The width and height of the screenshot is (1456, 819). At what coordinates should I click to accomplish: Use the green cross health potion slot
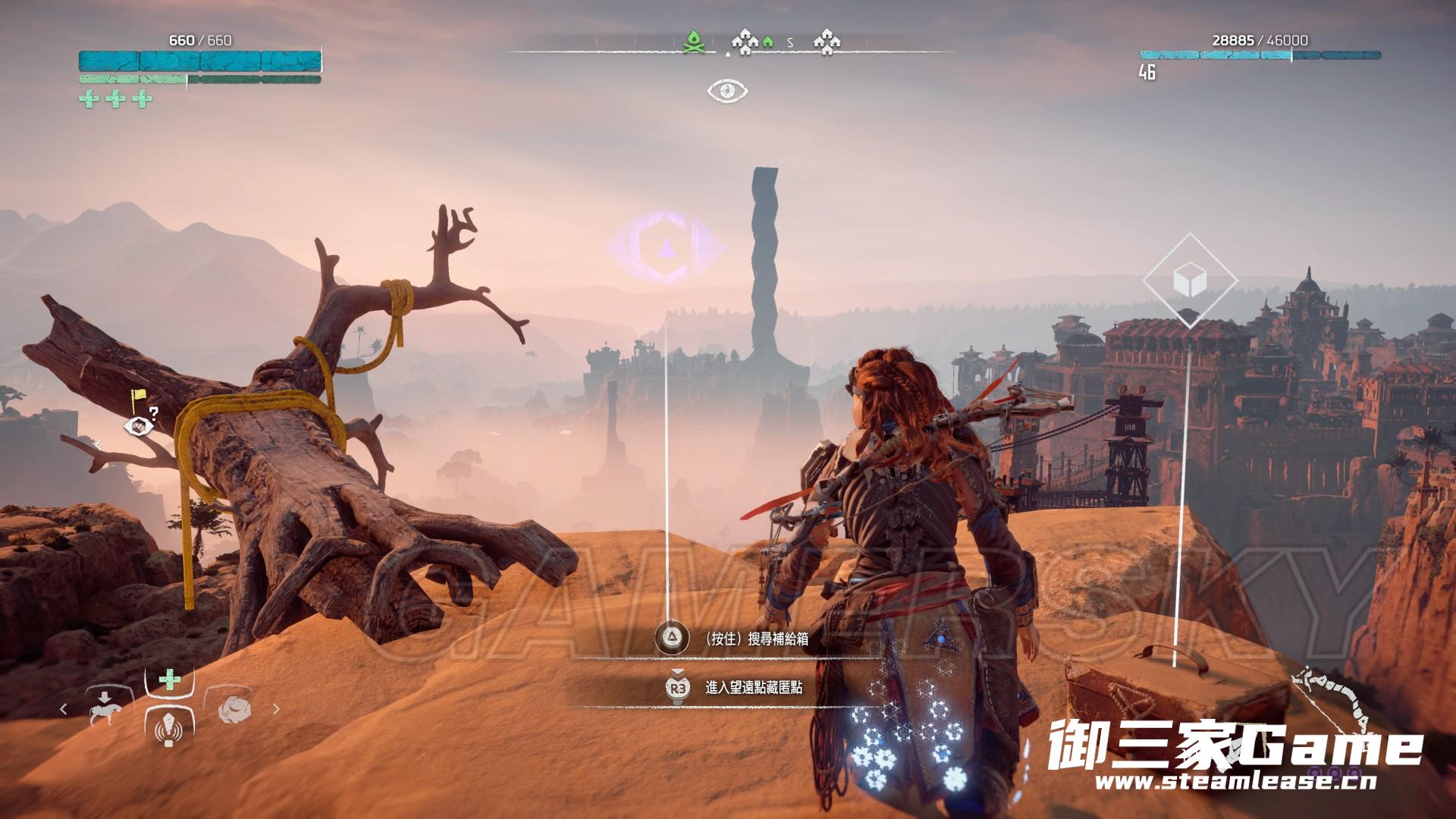point(170,681)
